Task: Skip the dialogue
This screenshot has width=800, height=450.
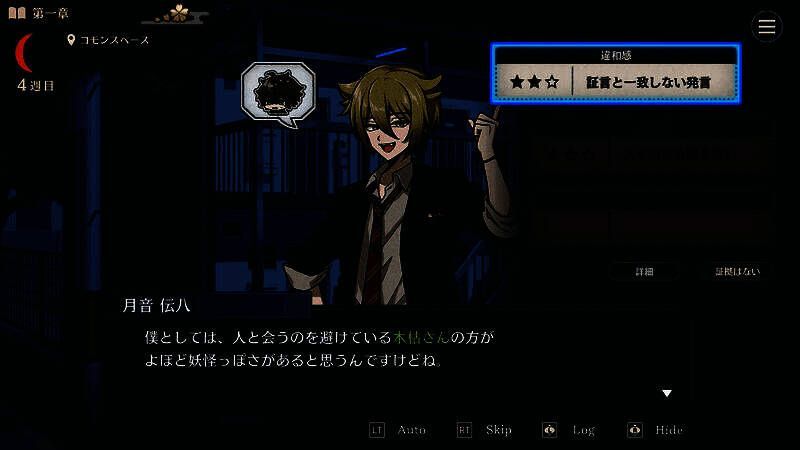Action: tap(486, 430)
